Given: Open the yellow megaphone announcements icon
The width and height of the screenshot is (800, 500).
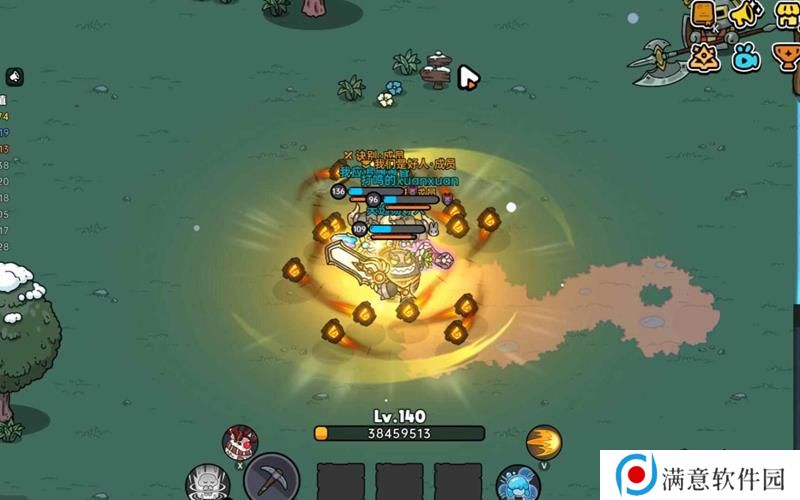Looking at the screenshot, I should point(745,14).
